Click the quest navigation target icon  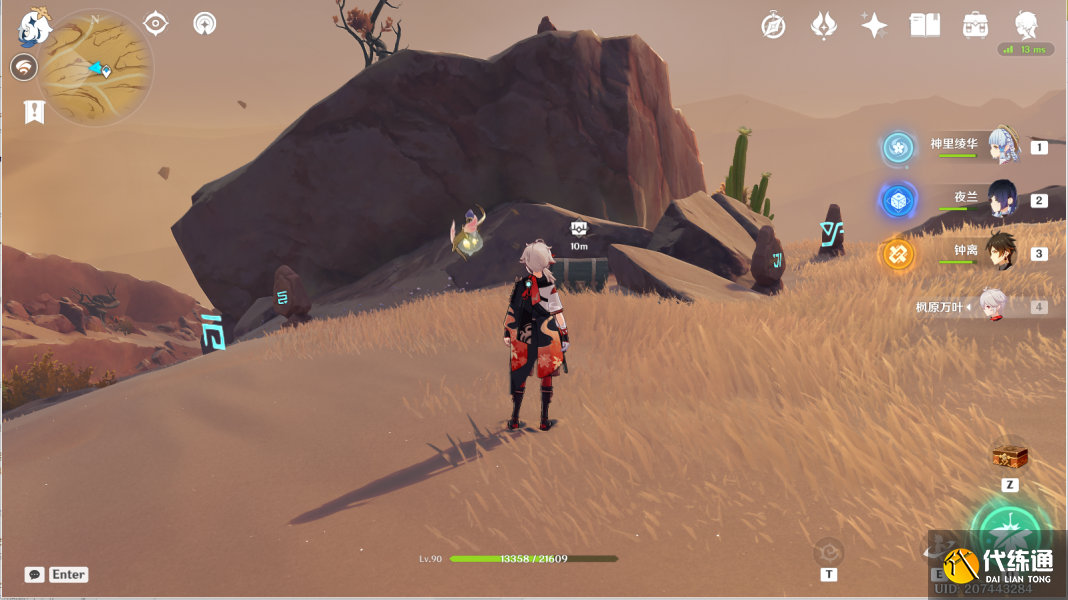click(156, 23)
